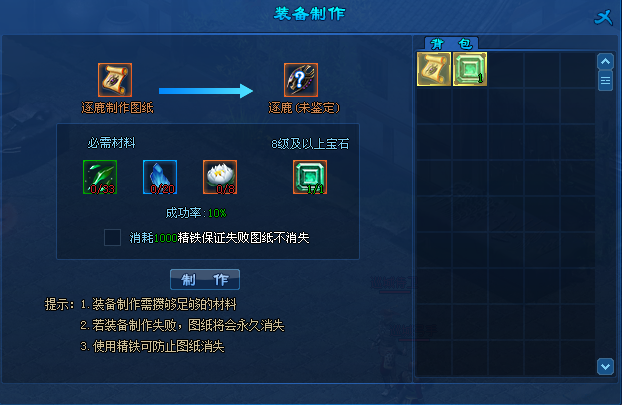Toggle the 消耗1000精铁 protection checkbox
The height and width of the screenshot is (405, 622).
113,237
